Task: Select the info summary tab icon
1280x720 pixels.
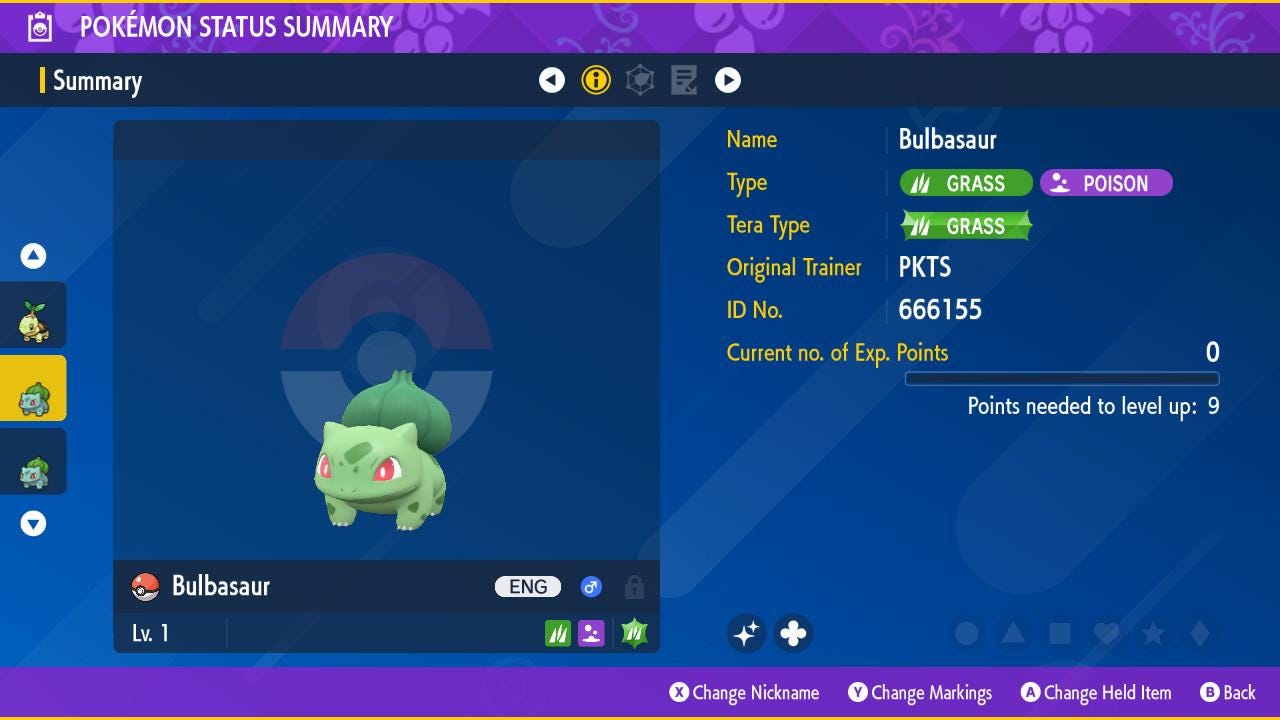Action: point(596,80)
